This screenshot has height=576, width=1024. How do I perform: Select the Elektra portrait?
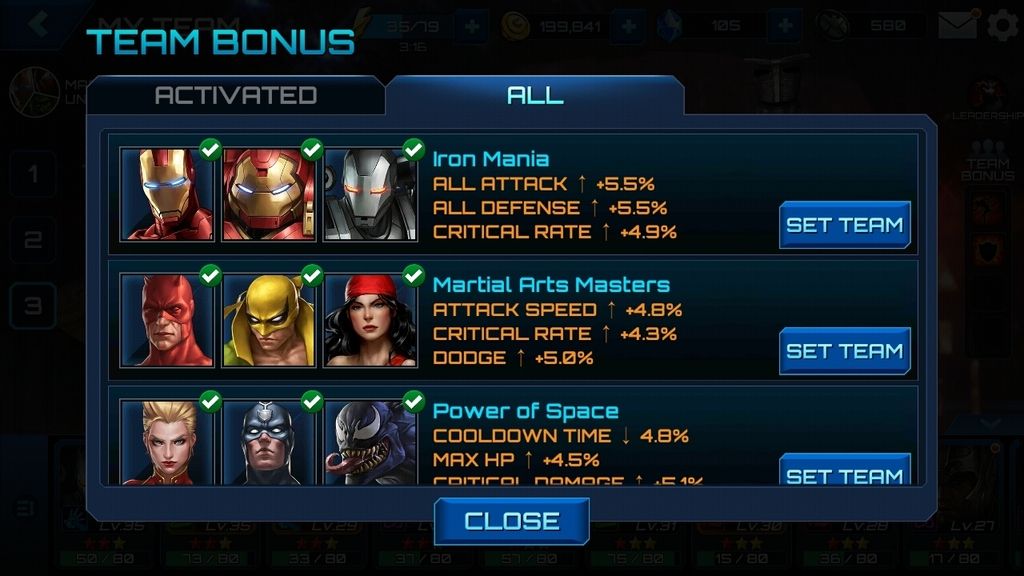click(x=371, y=320)
